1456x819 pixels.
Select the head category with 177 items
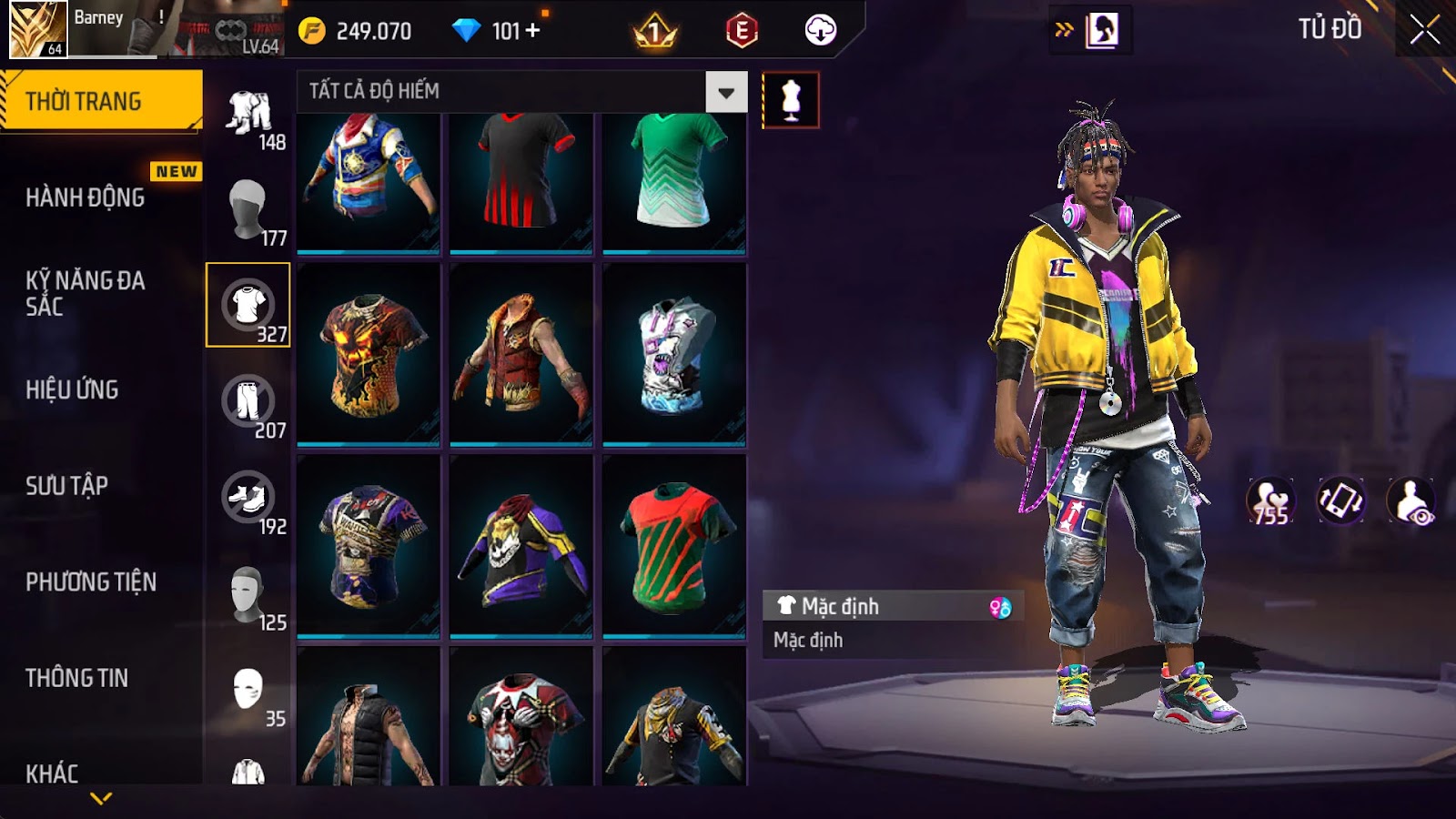(x=248, y=210)
